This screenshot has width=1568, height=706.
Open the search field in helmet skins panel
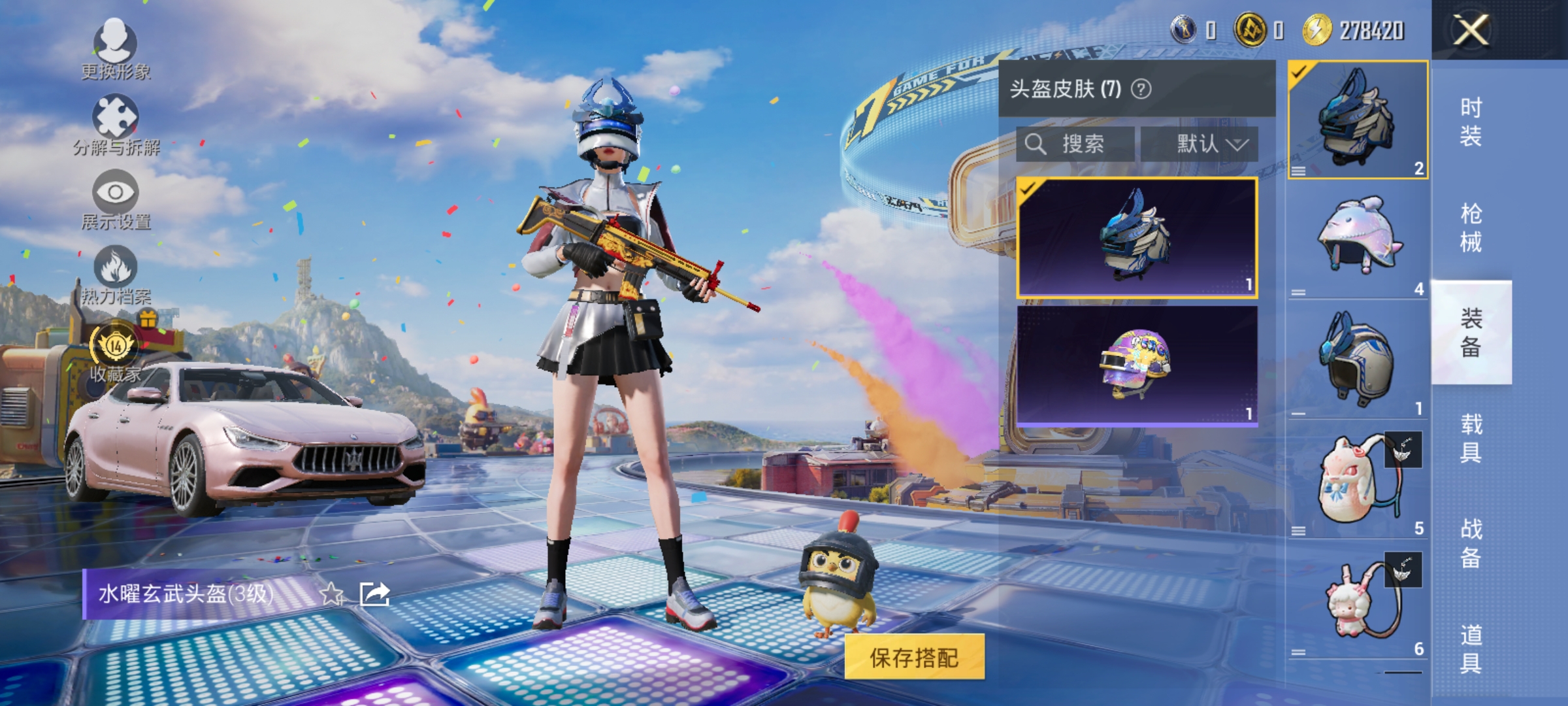point(1071,144)
